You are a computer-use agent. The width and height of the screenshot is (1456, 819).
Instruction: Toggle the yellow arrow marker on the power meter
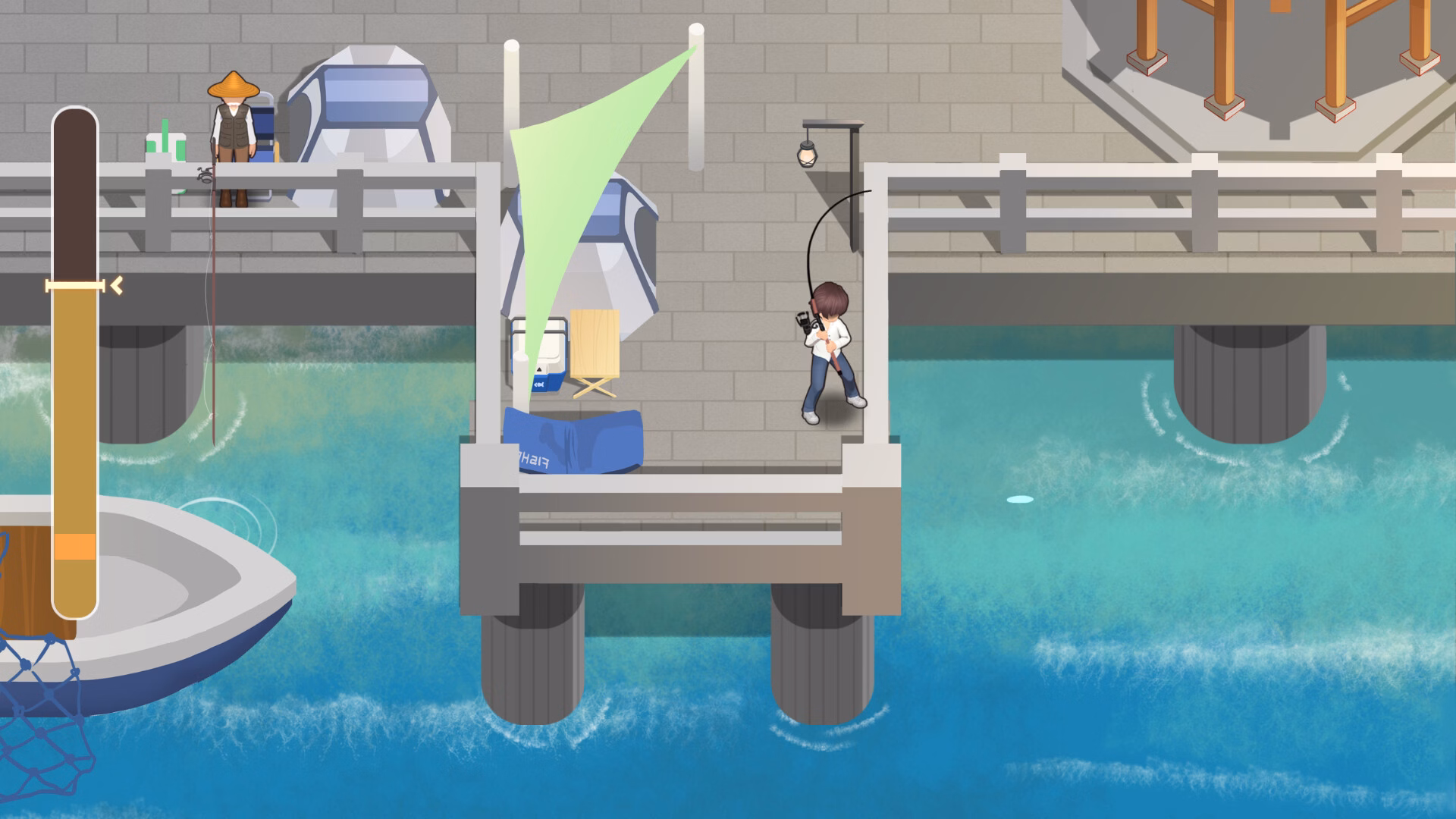[x=76, y=285]
